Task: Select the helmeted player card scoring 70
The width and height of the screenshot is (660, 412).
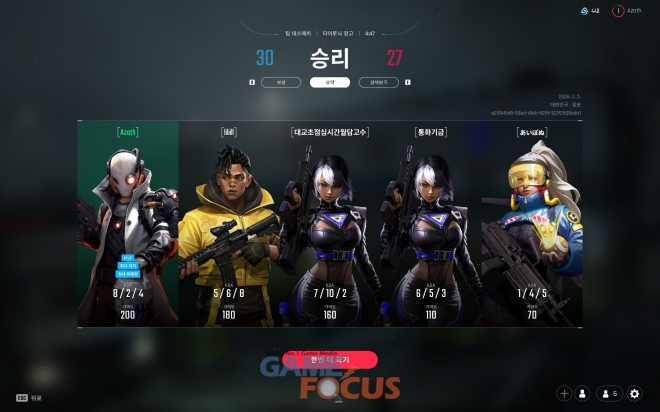Action: 531,224
